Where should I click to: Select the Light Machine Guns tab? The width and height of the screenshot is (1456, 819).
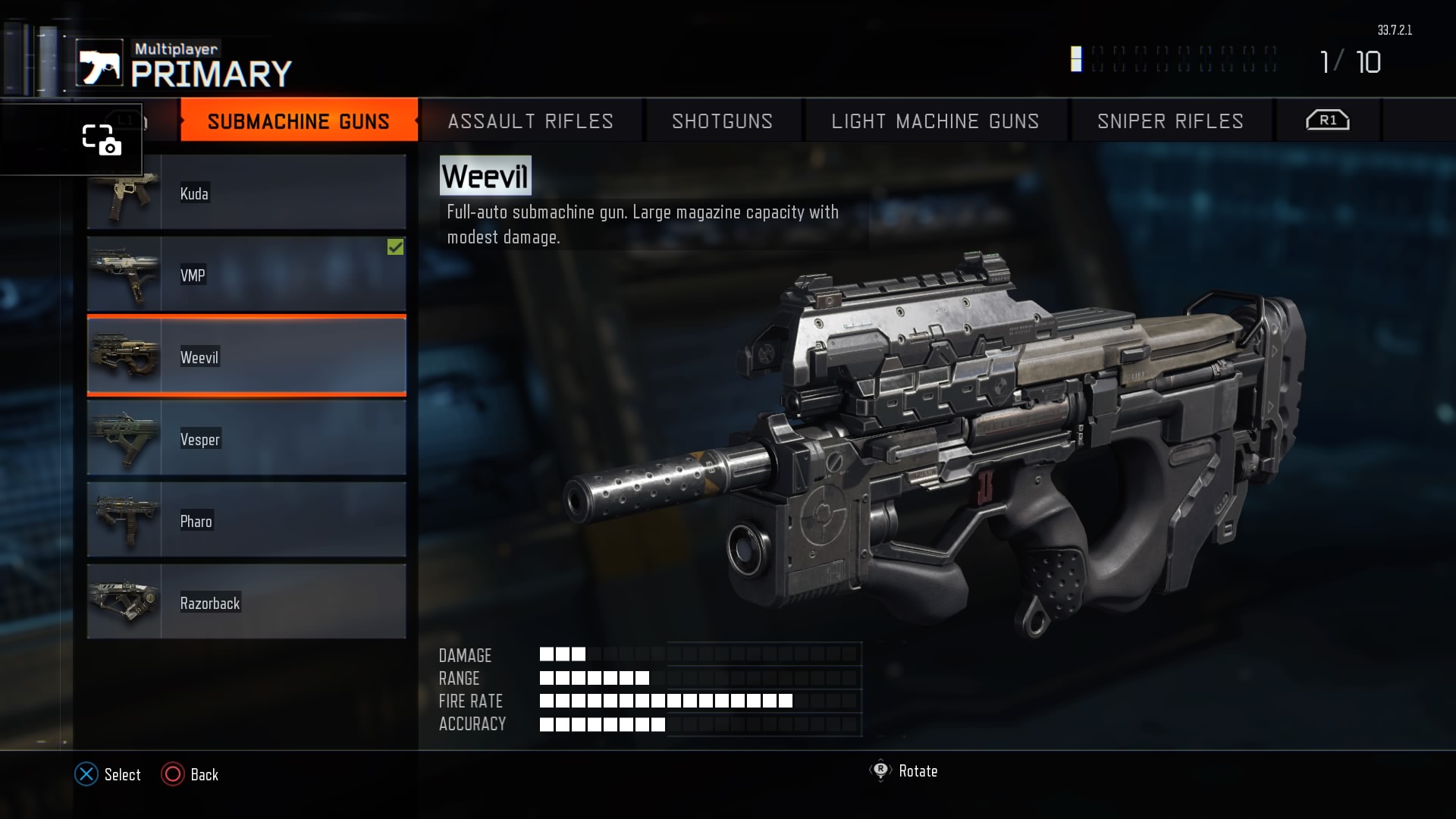point(935,121)
